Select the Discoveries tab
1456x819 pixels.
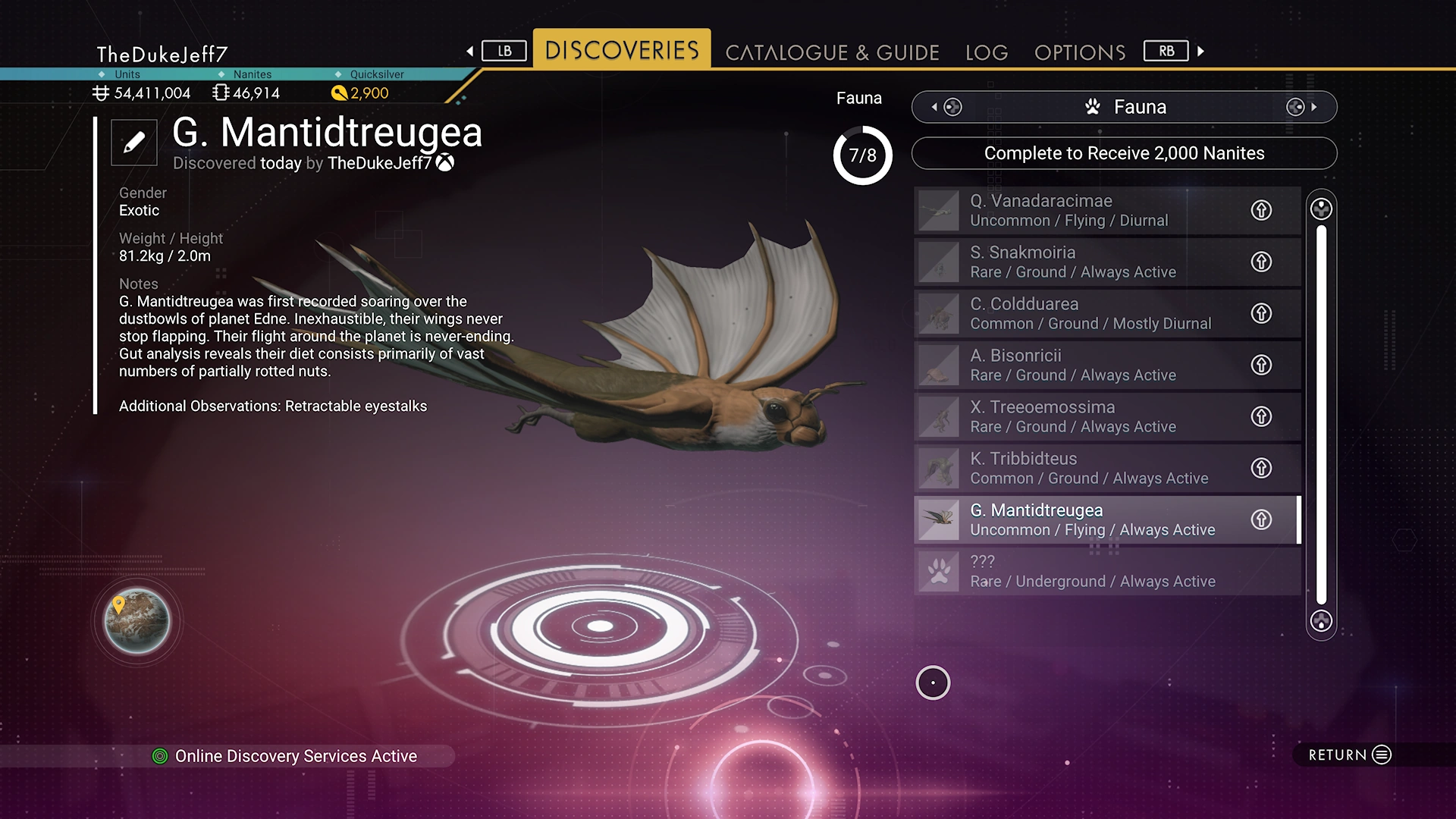[x=622, y=50]
